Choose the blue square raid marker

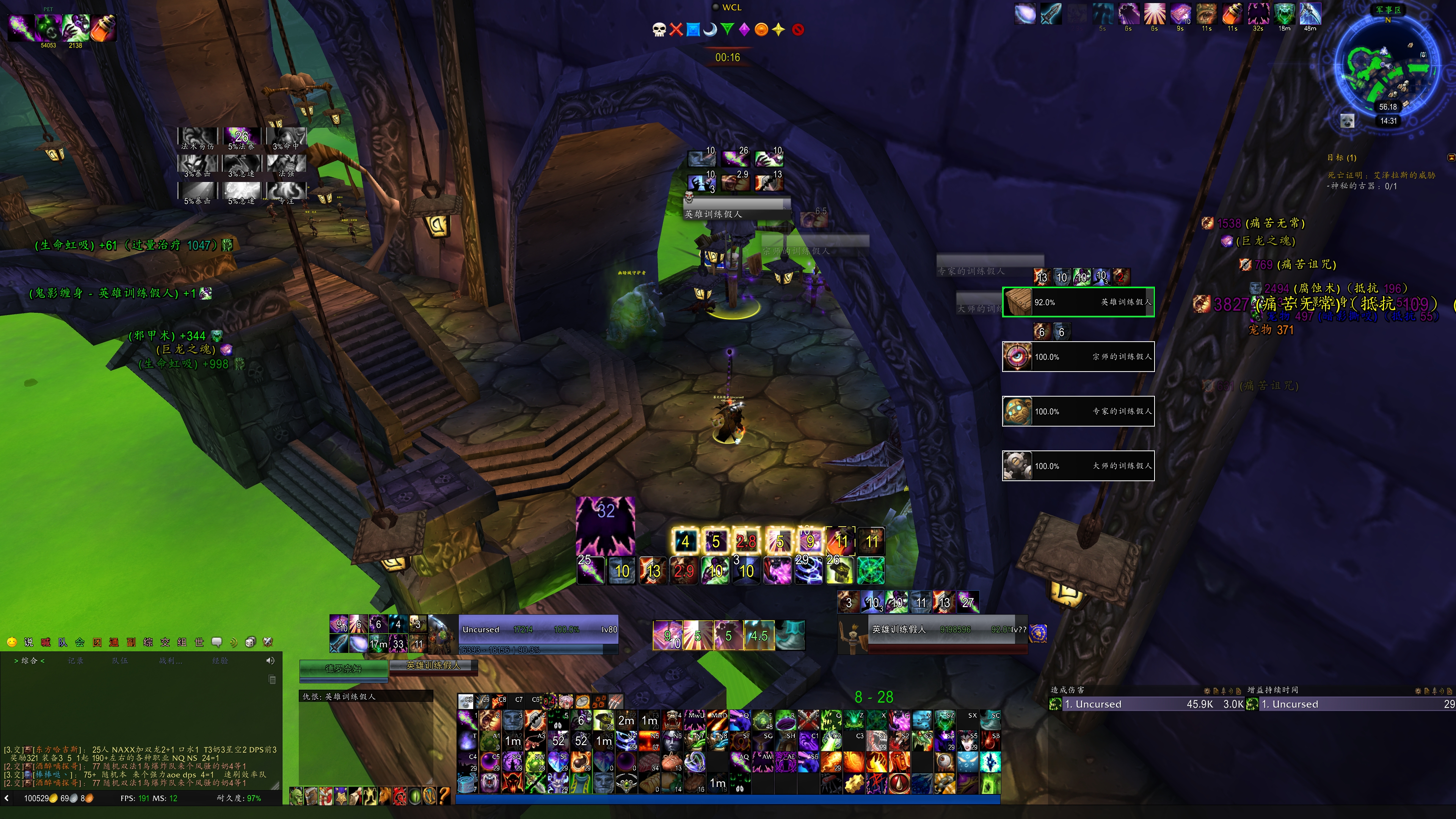tap(693, 30)
